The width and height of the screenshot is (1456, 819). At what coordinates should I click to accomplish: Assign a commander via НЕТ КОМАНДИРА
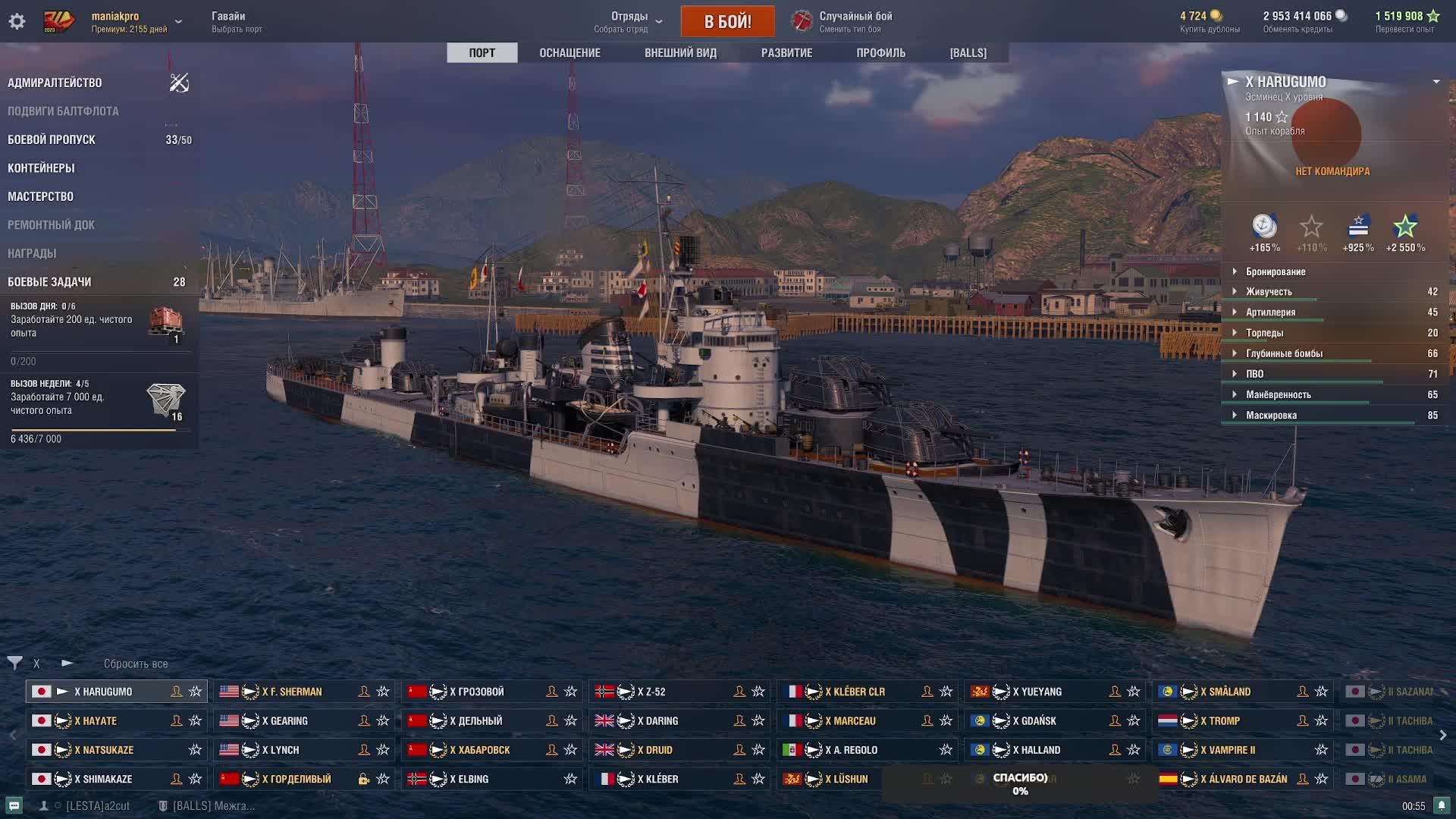[1332, 171]
